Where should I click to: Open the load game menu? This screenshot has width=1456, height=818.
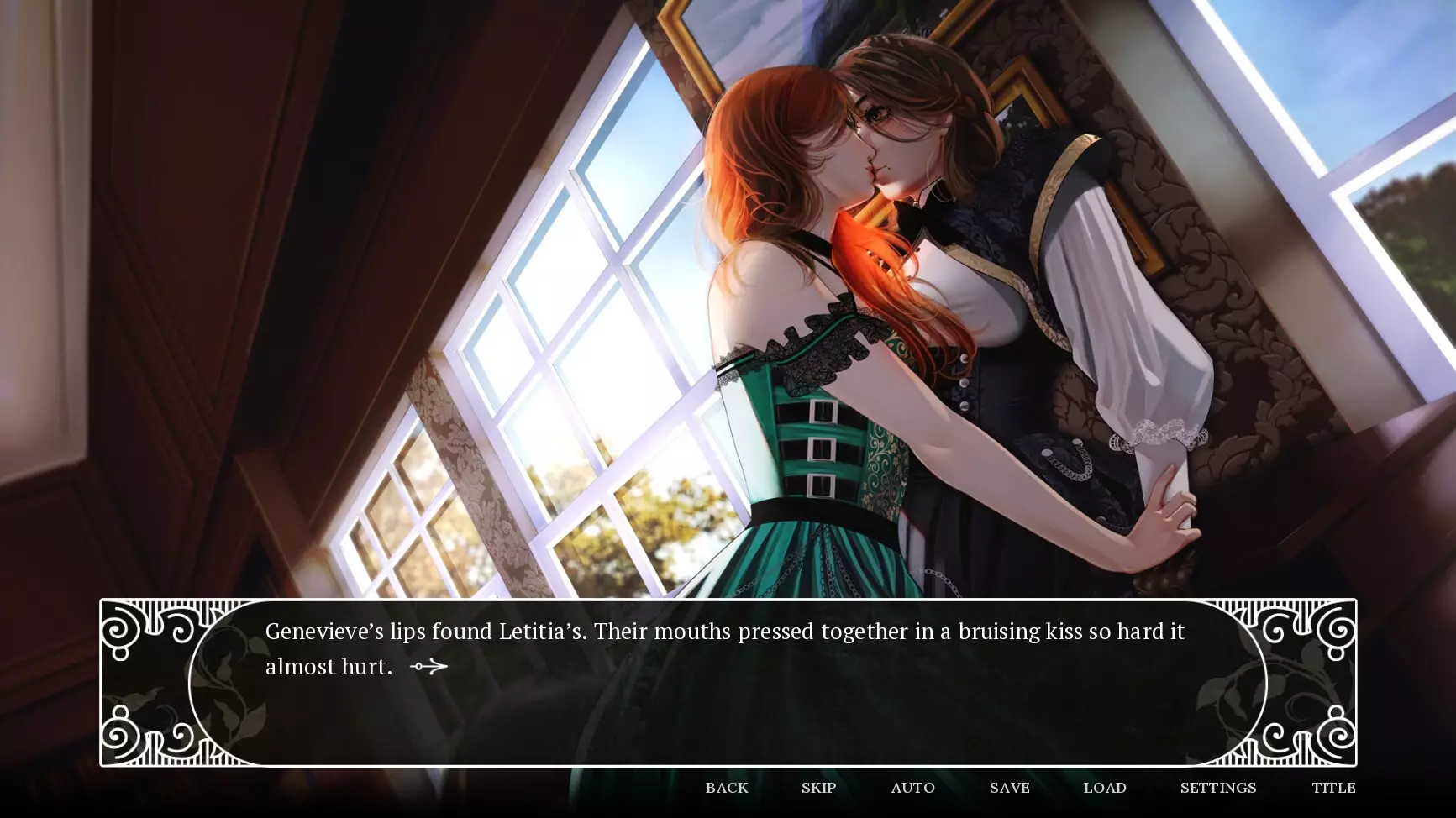(1105, 788)
